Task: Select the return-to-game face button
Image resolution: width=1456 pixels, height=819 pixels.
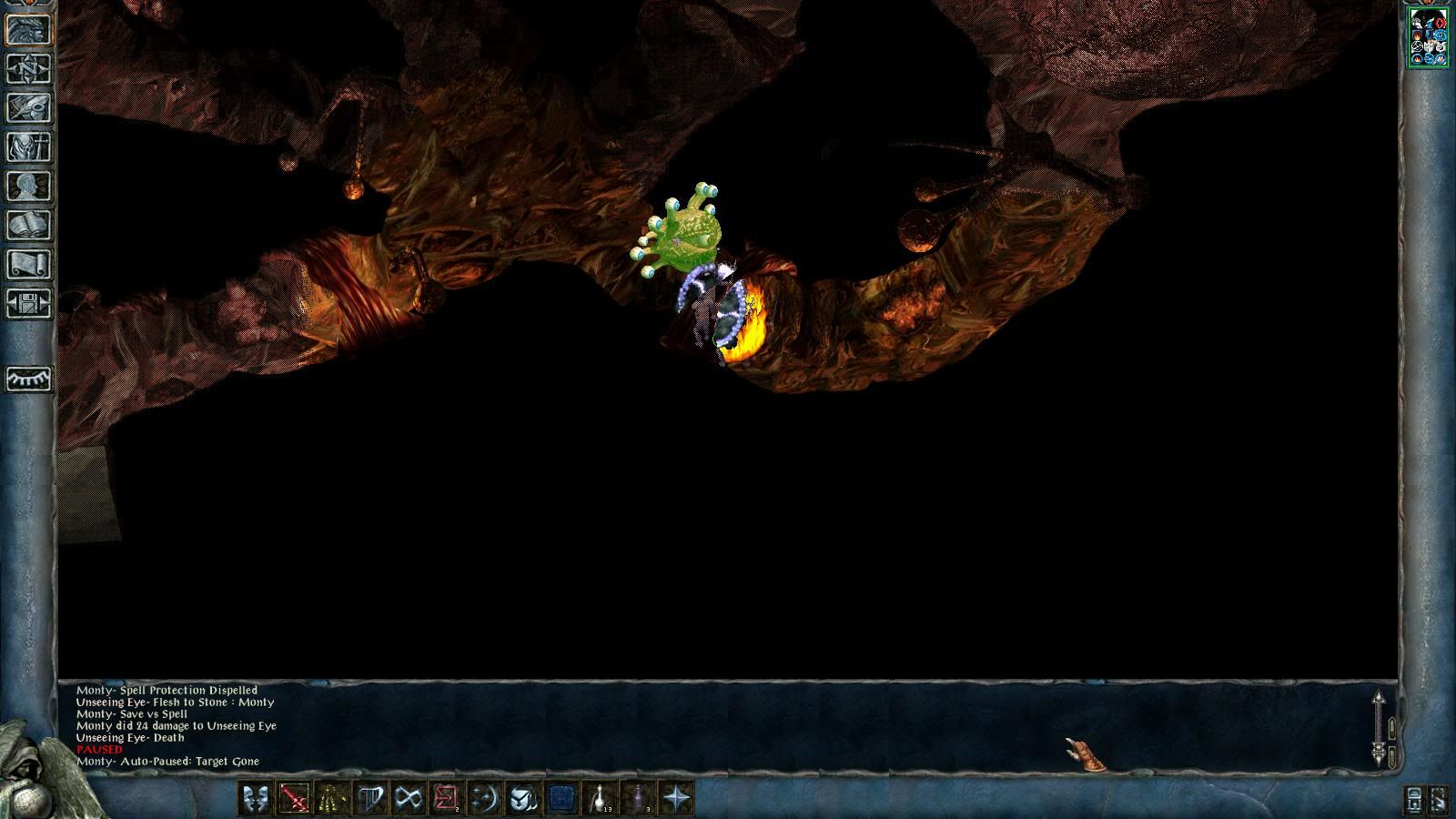Action: 28,30
